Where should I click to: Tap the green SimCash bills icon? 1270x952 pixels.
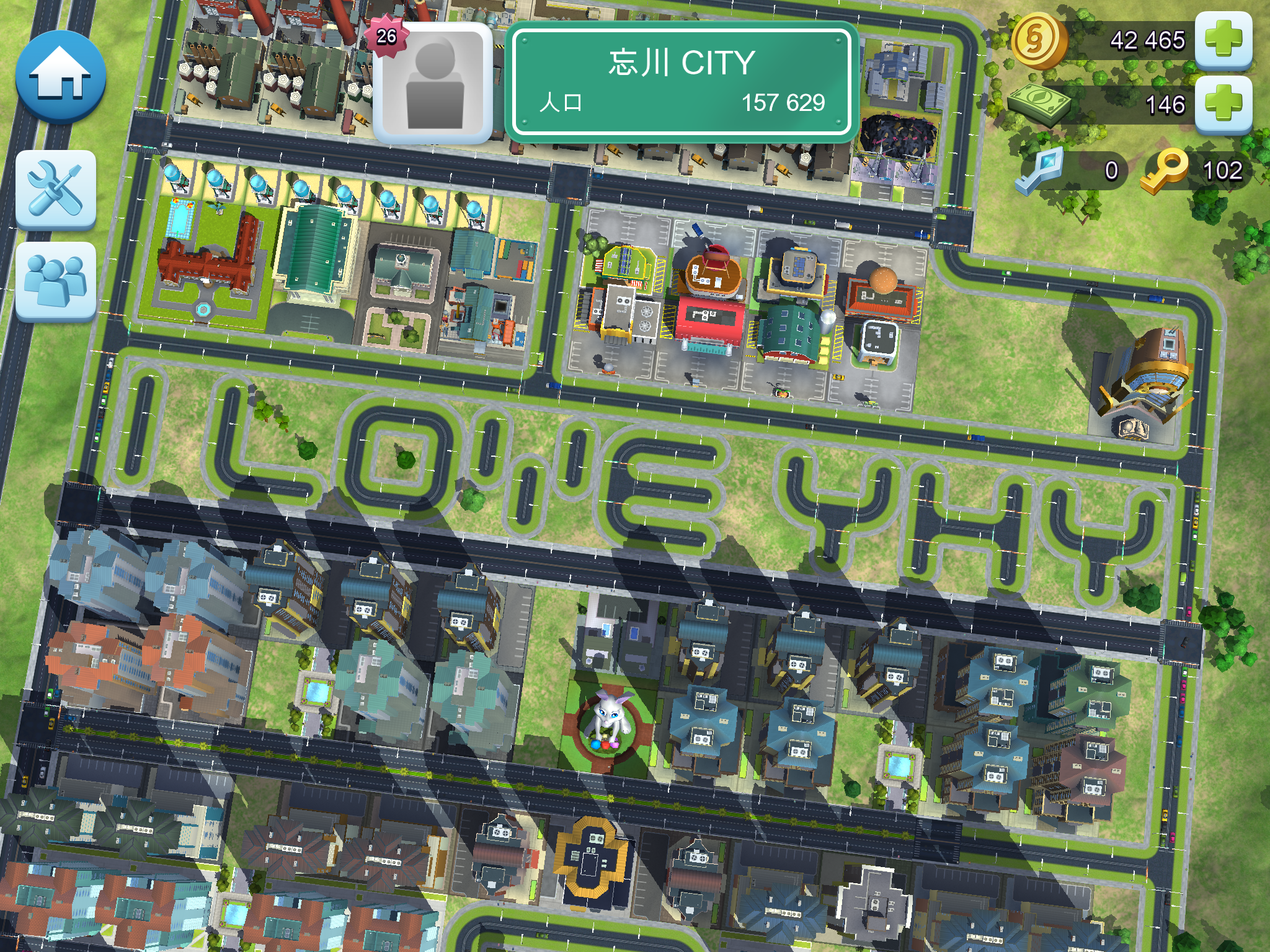click(1039, 103)
